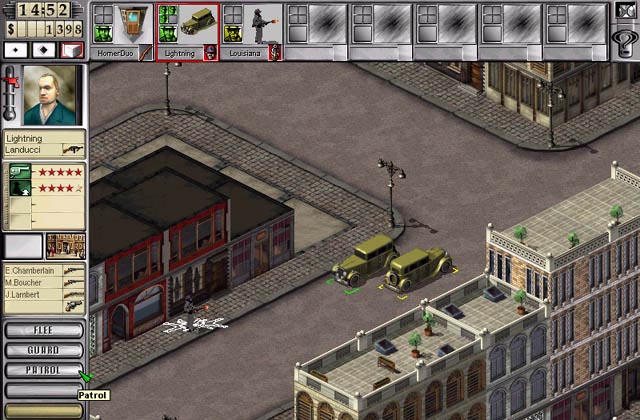Close the game with the X button
This screenshot has width=640, height=420.
pyautogui.click(x=626, y=12)
